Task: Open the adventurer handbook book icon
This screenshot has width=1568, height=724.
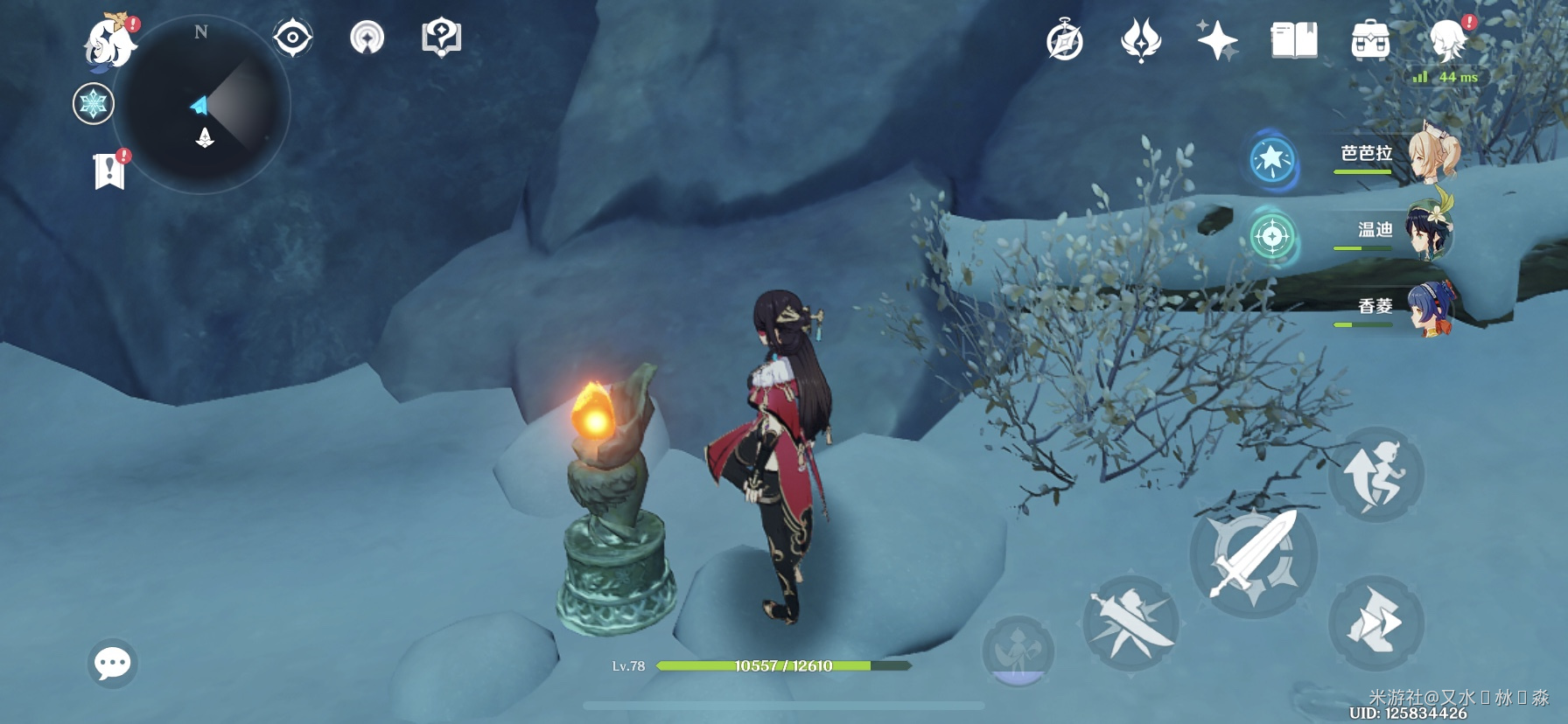Action: click(x=1294, y=41)
